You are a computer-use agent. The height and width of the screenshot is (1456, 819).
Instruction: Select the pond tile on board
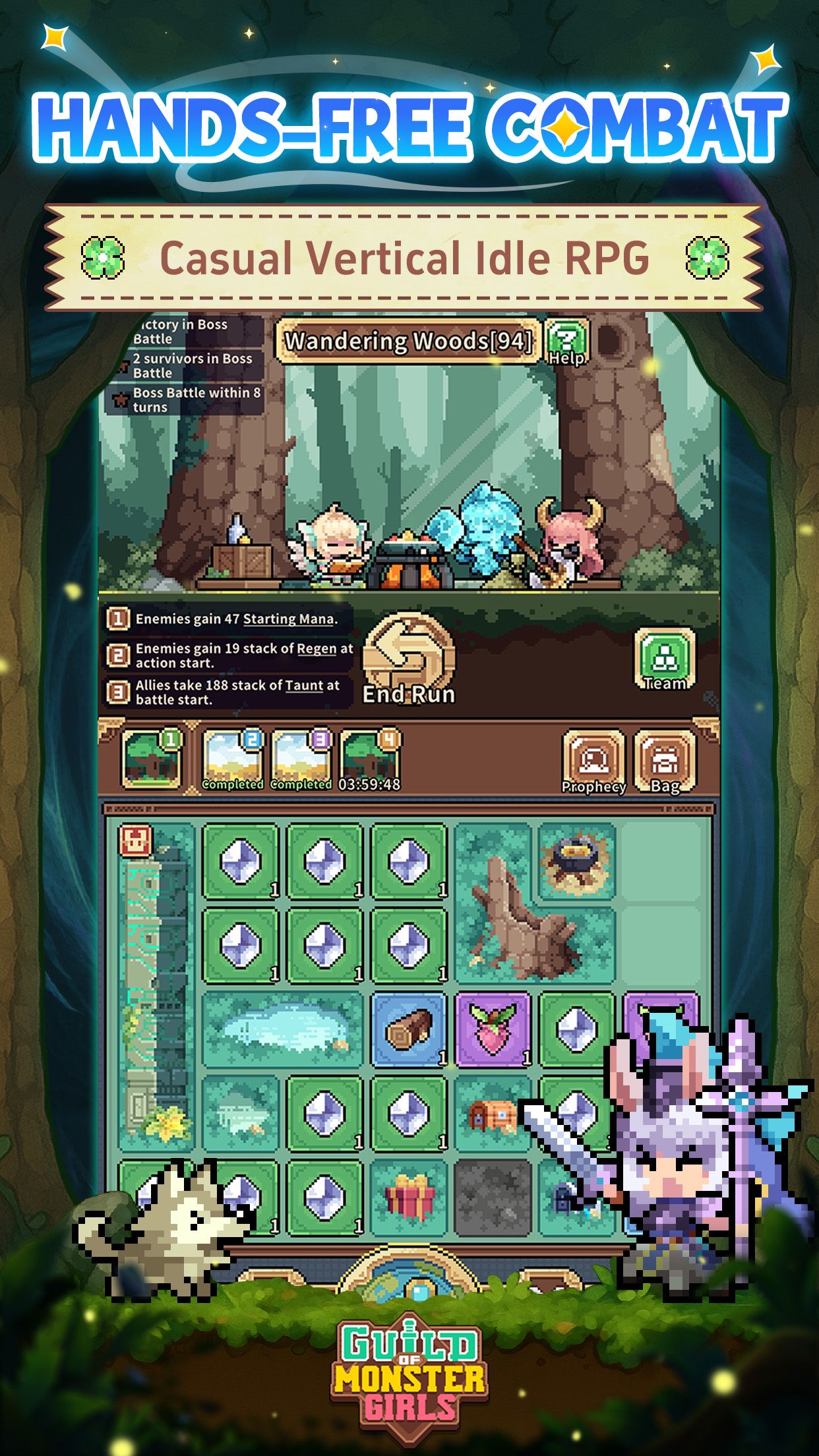click(282, 1030)
